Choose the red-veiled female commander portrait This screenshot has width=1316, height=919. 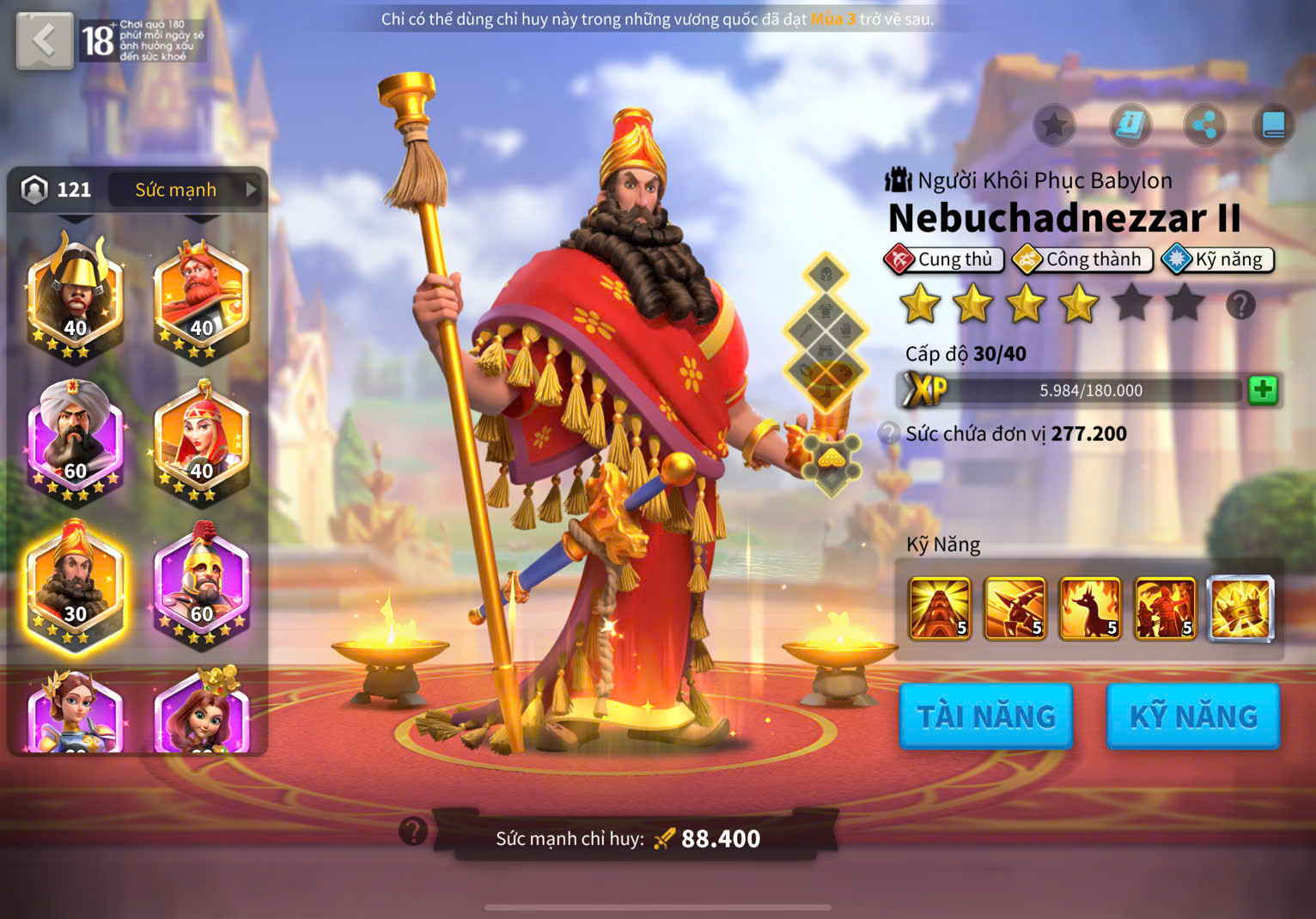(201, 440)
